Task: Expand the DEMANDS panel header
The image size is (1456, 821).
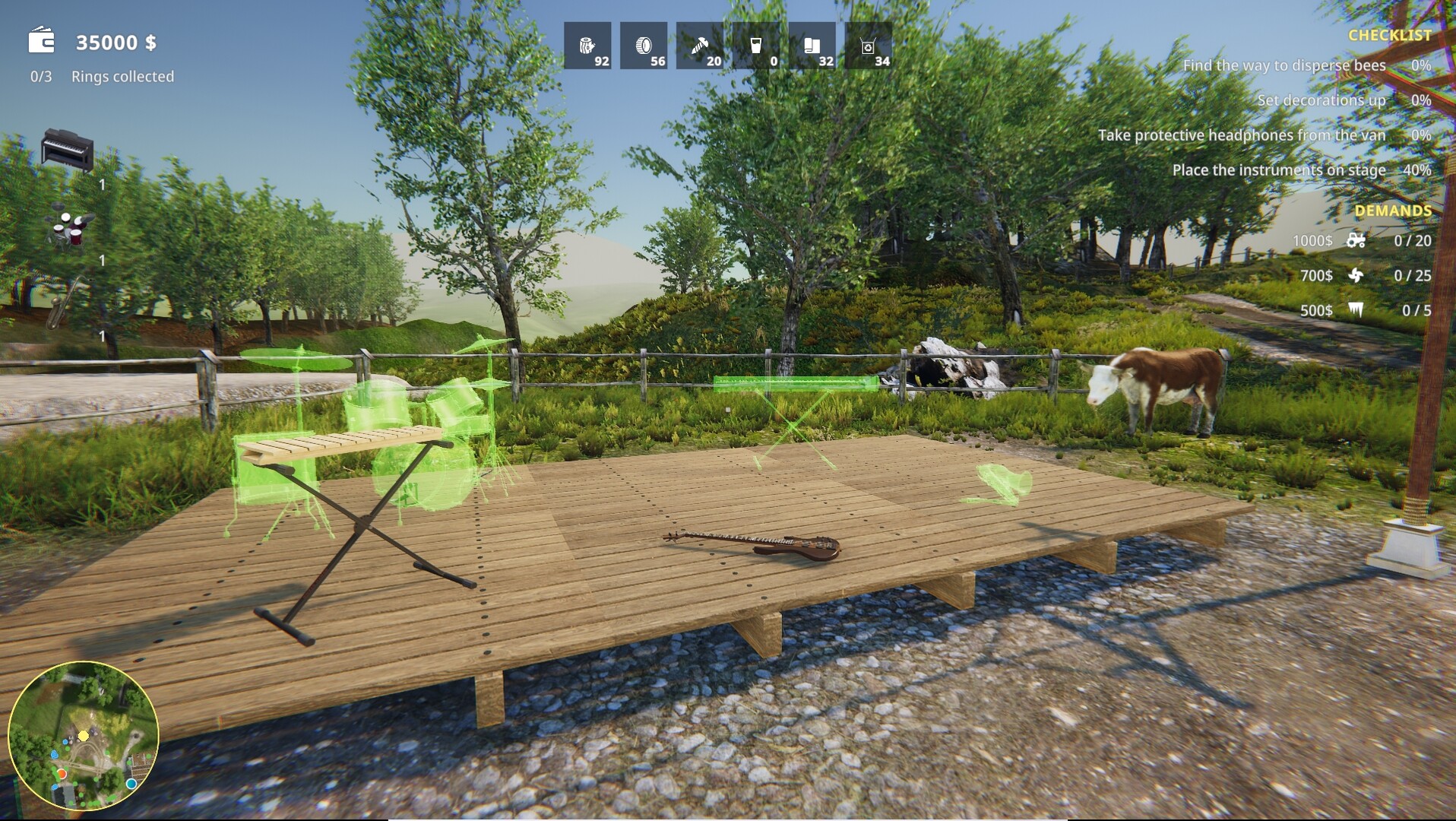Action: (1393, 209)
